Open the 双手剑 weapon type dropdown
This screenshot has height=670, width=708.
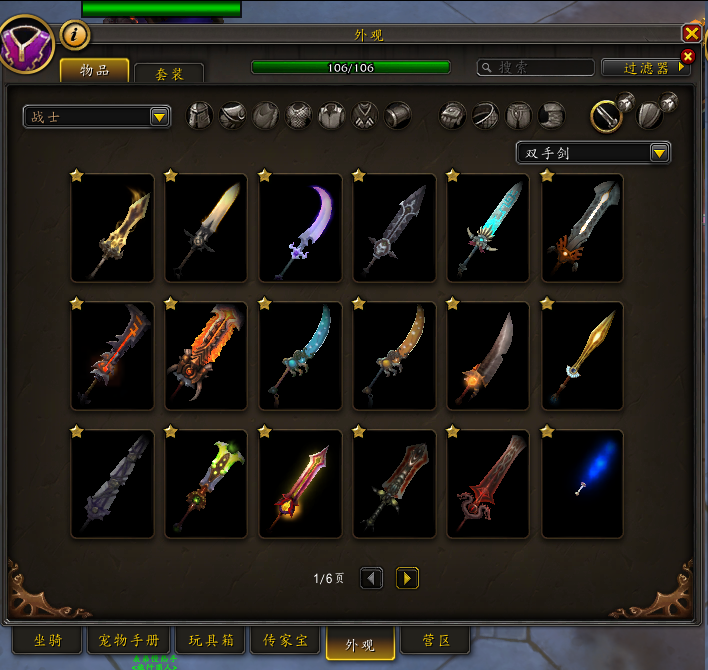(593, 153)
